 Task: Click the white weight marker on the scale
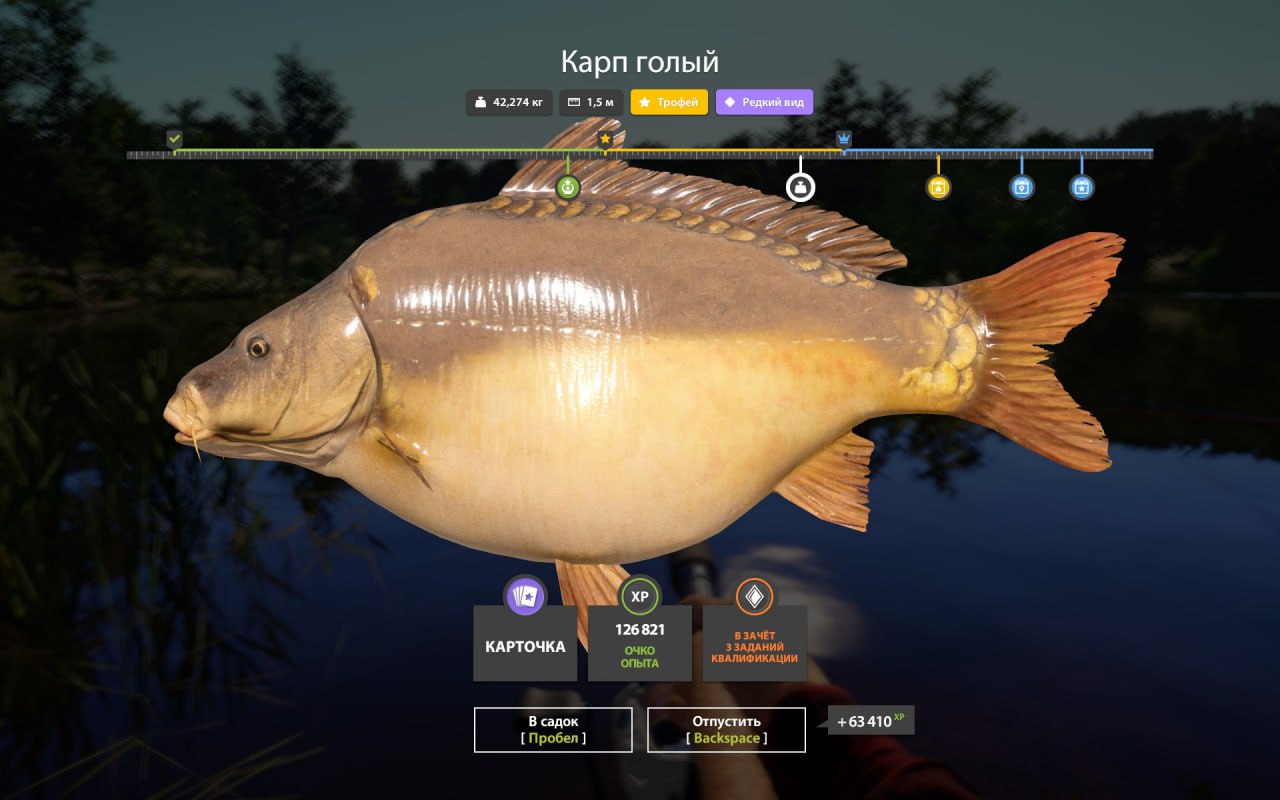coord(800,187)
